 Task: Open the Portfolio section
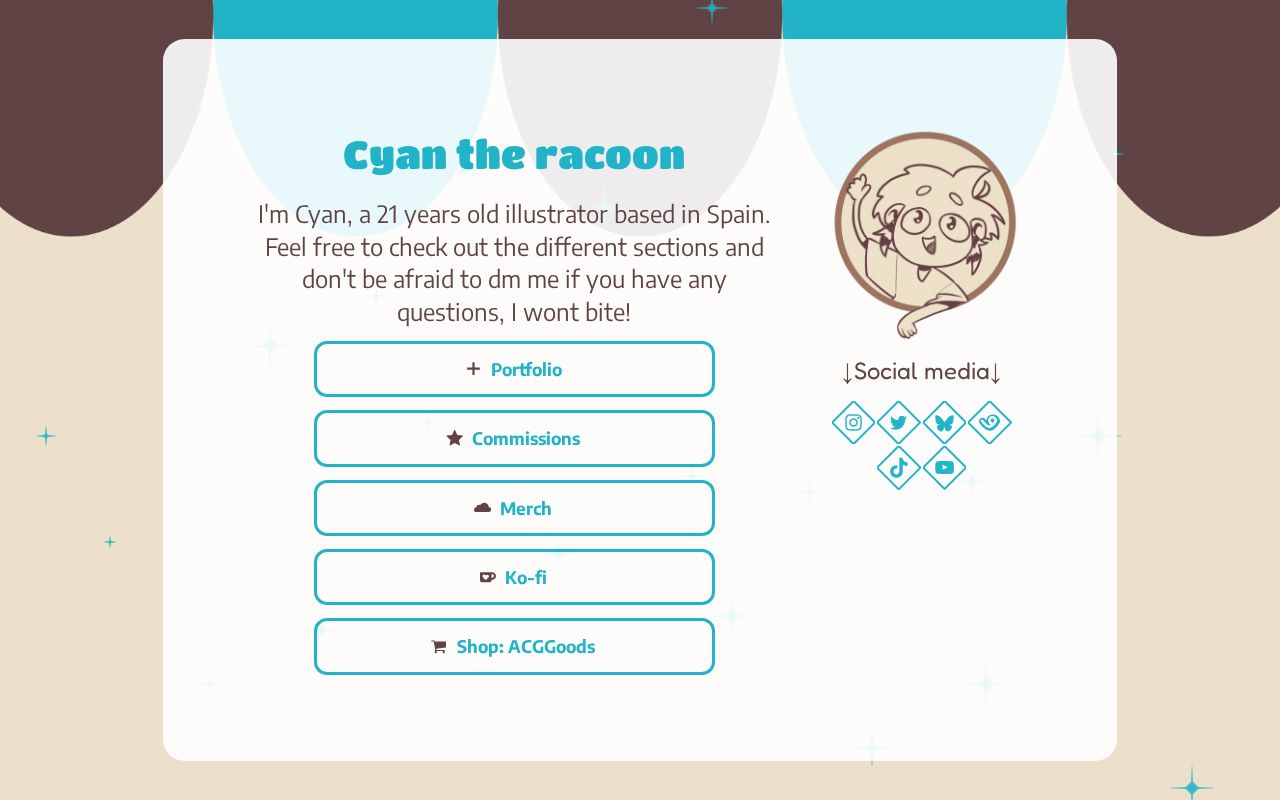coord(514,369)
